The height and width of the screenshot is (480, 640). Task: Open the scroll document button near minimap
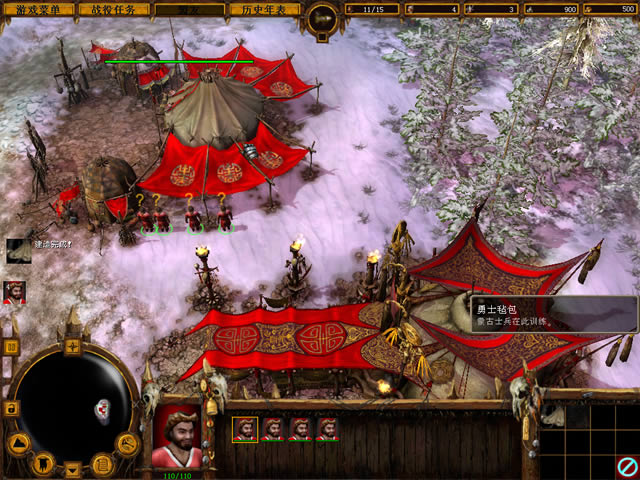(101, 463)
